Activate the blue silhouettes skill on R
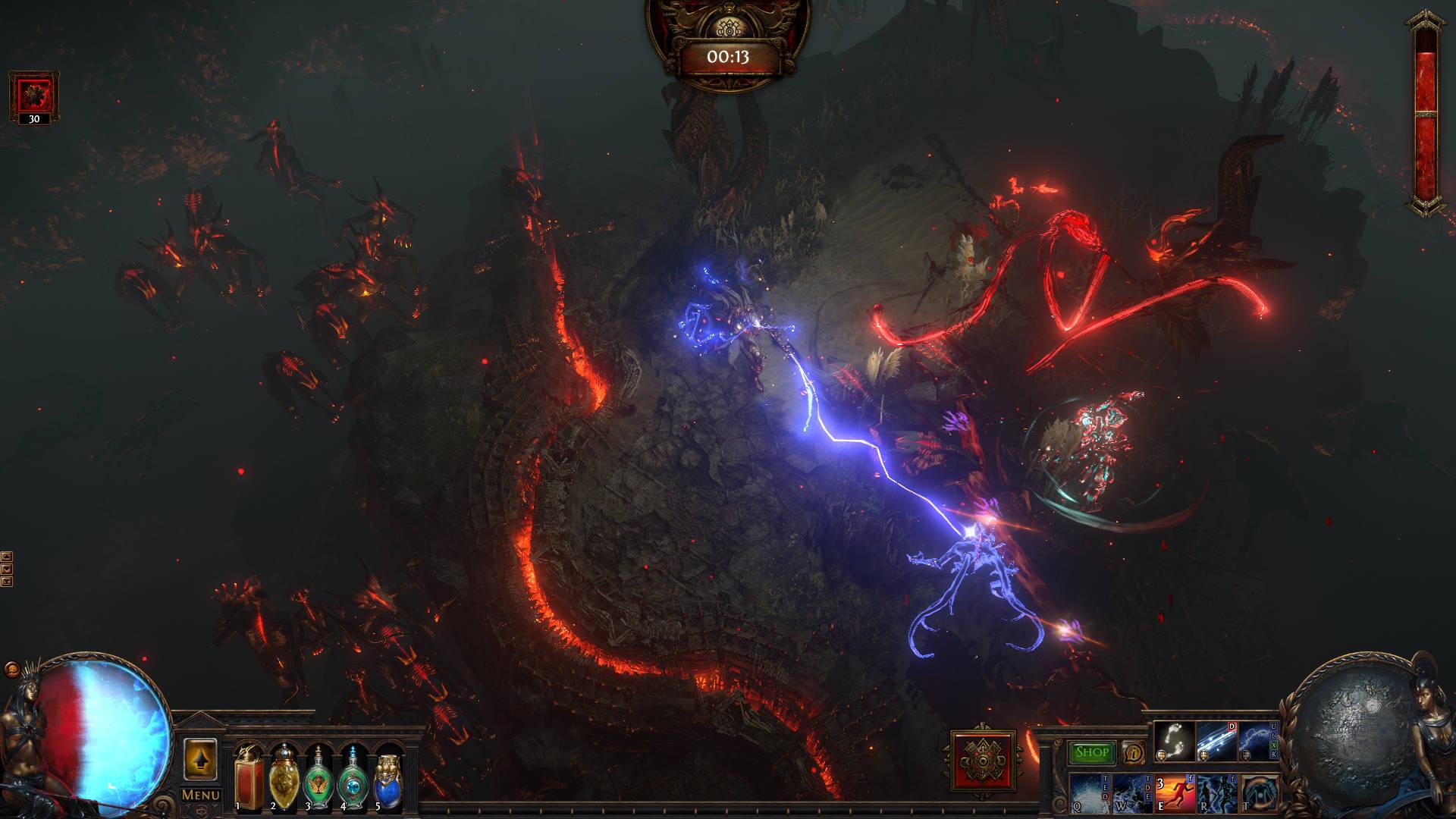Image resolution: width=1456 pixels, height=819 pixels. [x=1216, y=792]
